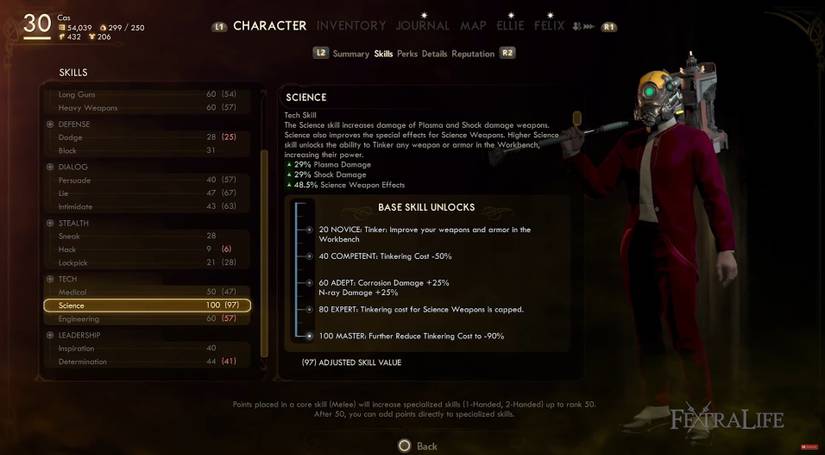Open the Inventory tab
The image size is (825, 455).
tap(351, 26)
